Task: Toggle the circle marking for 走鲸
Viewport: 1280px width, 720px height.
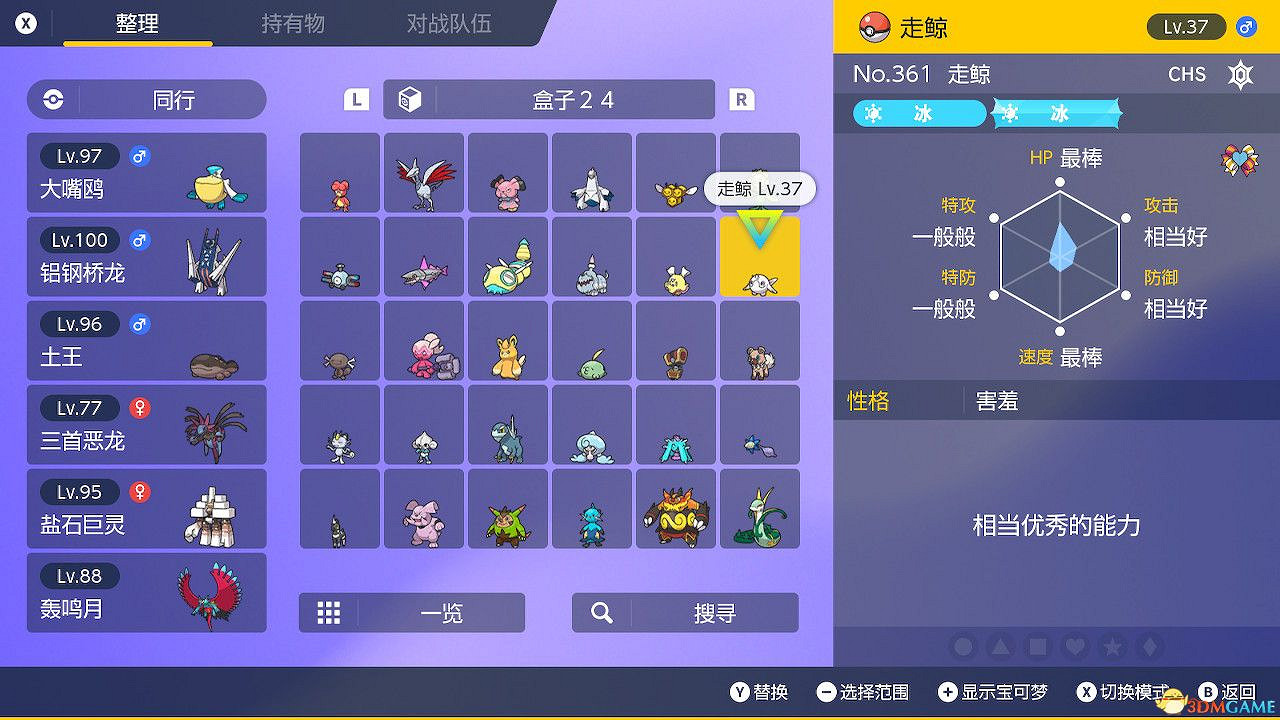Action: [964, 647]
